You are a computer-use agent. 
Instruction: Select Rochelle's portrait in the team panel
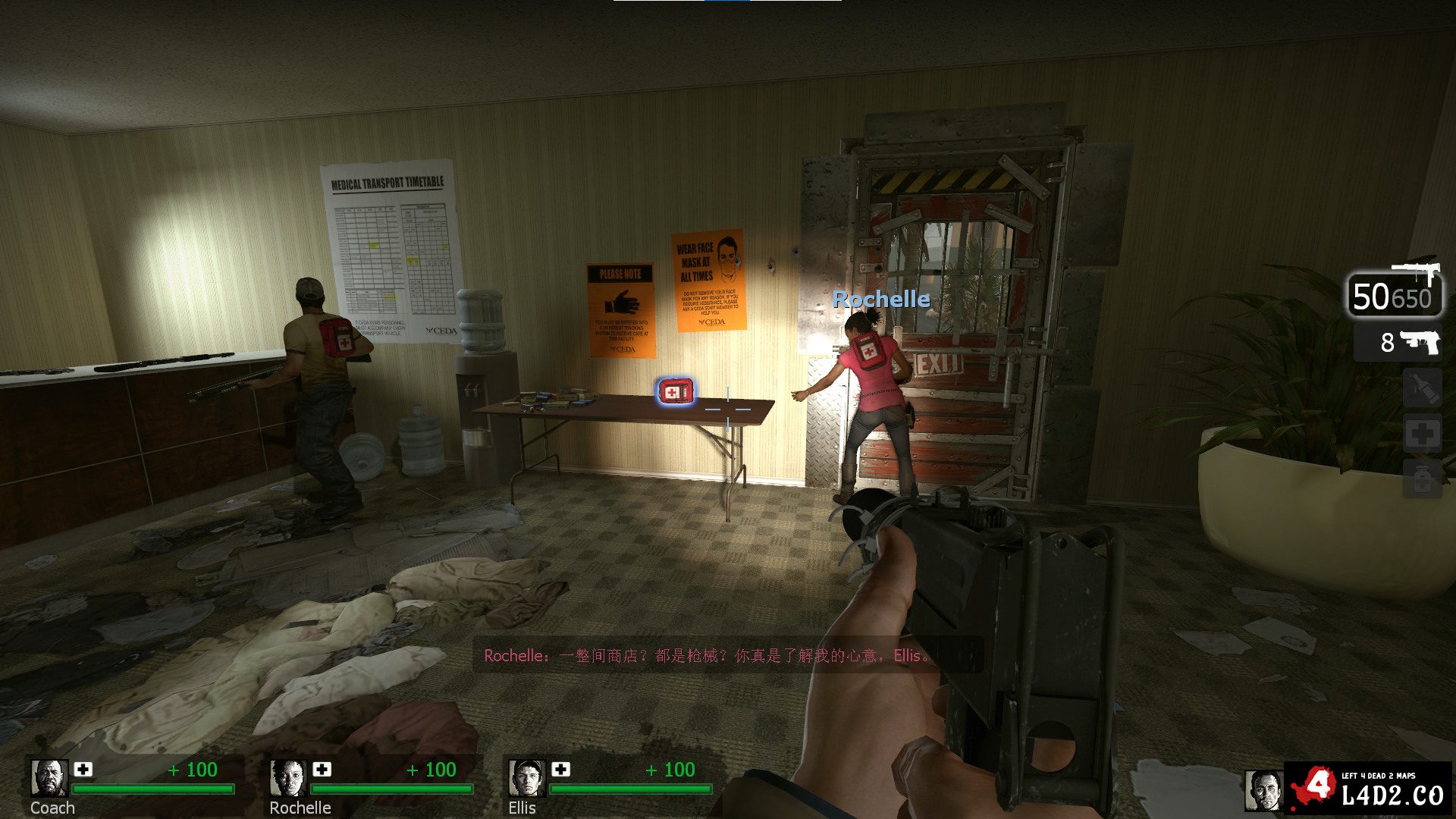[288, 778]
